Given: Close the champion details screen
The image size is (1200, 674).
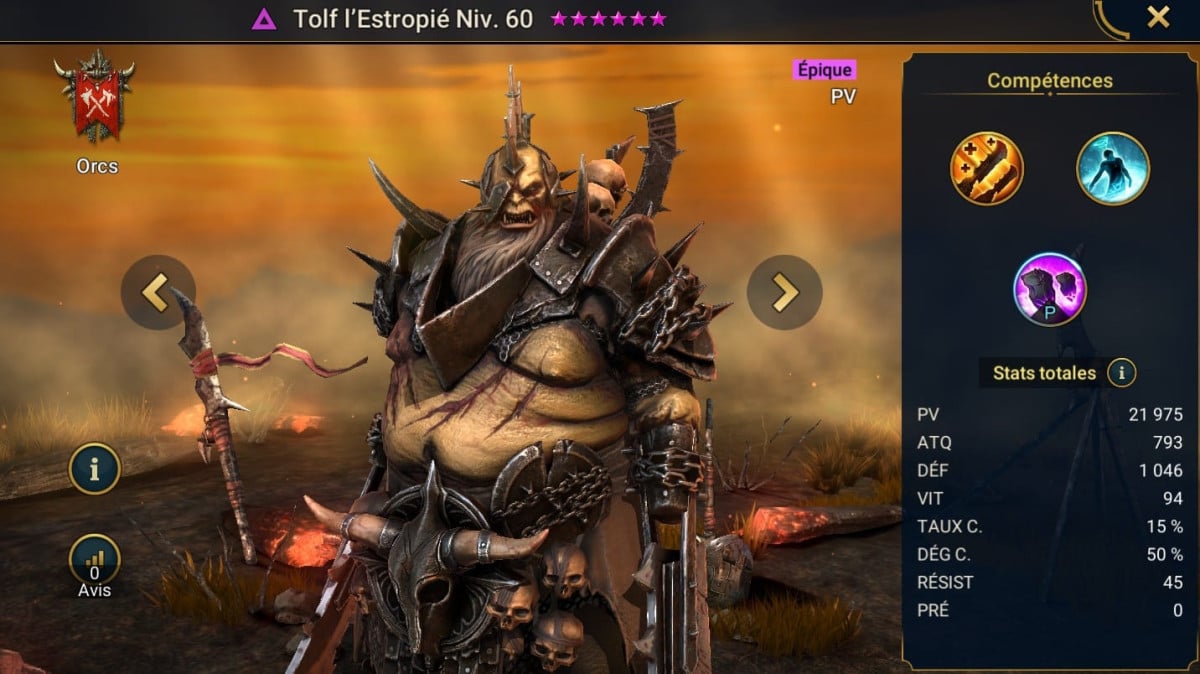Looking at the screenshot, I should (x=1158, y=17).
